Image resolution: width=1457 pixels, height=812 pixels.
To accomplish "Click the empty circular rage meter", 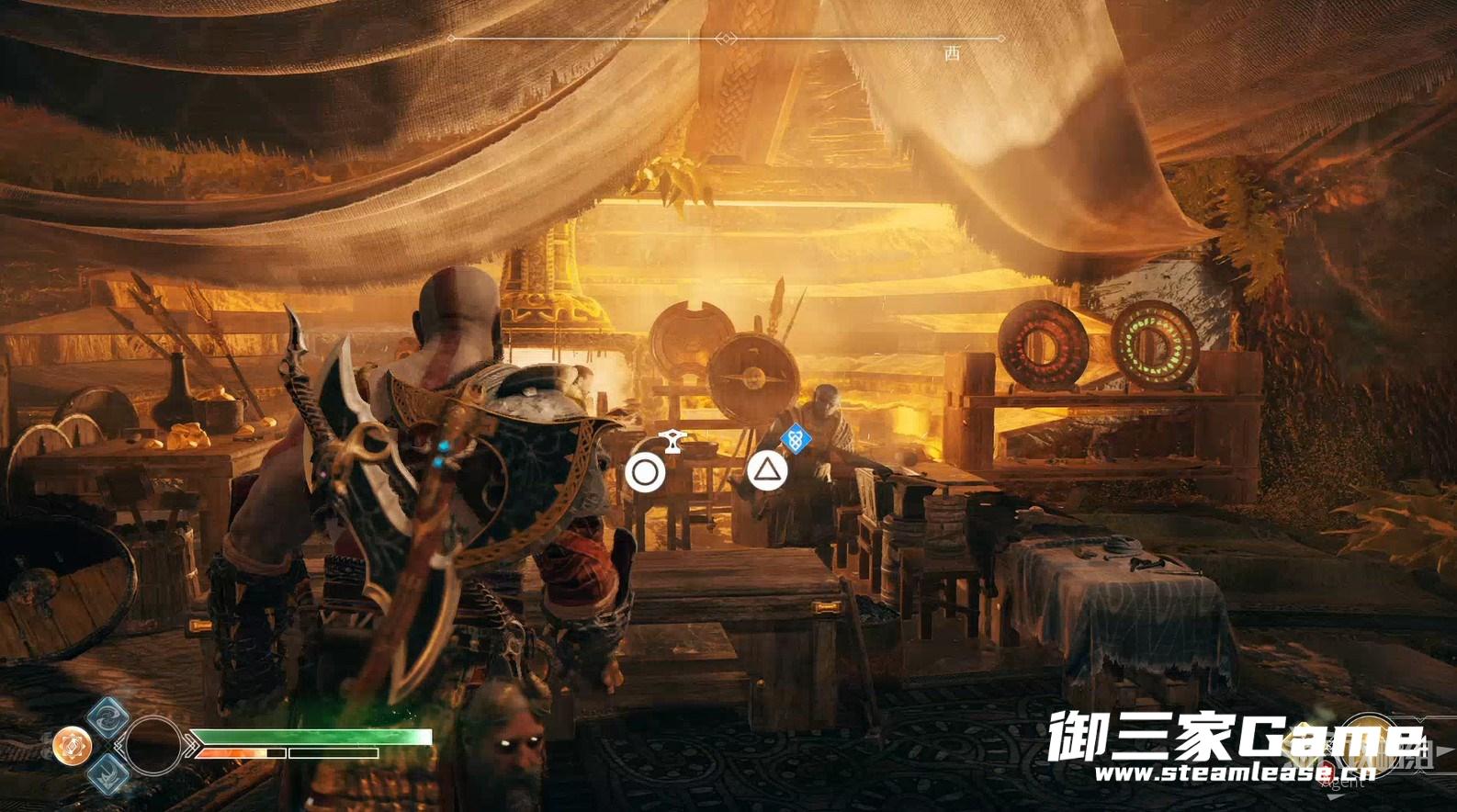I will click(x=152, y=745).
